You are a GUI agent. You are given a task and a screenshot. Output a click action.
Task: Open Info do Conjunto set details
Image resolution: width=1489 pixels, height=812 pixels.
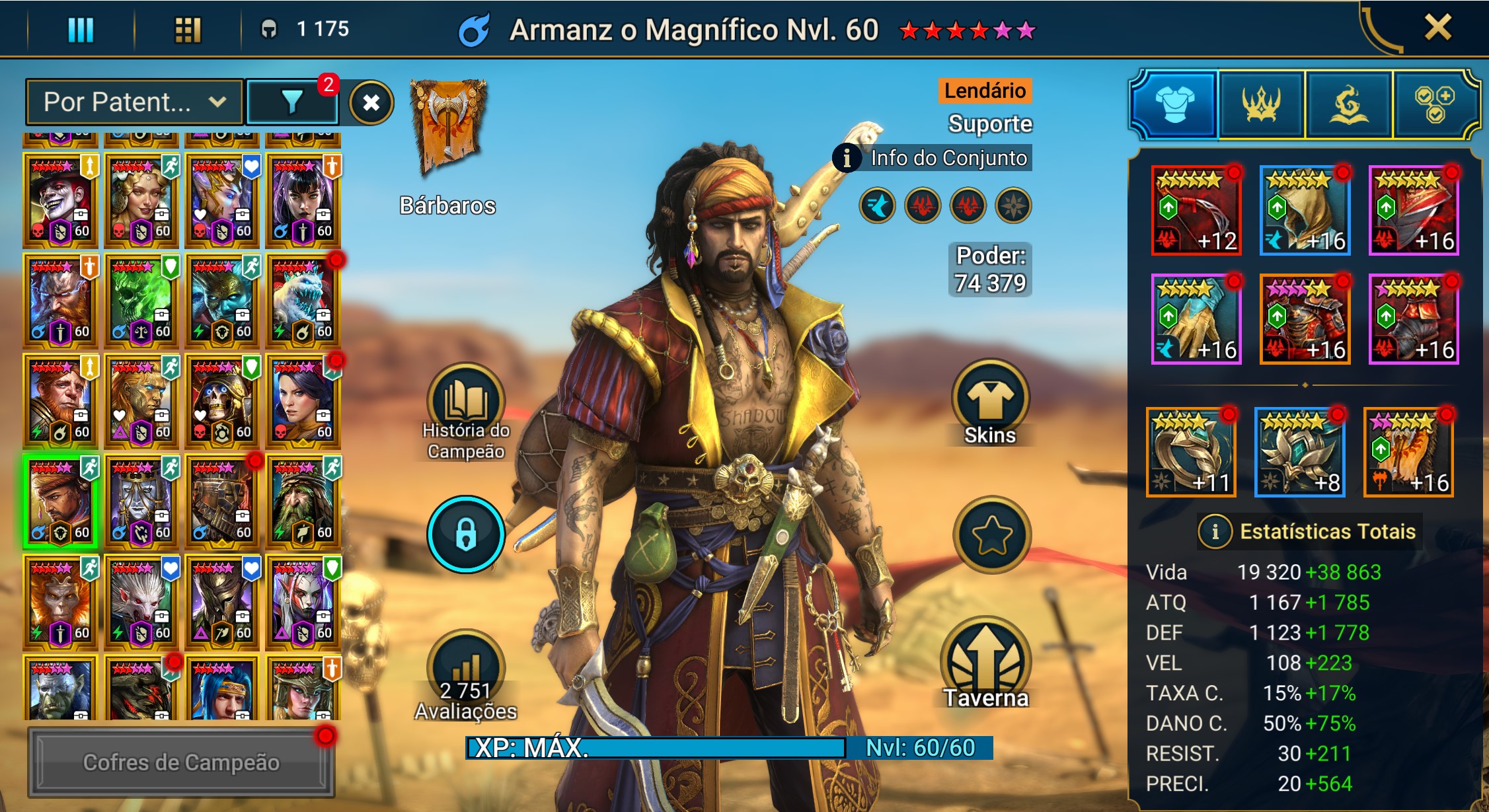click(x=933, y=158)
